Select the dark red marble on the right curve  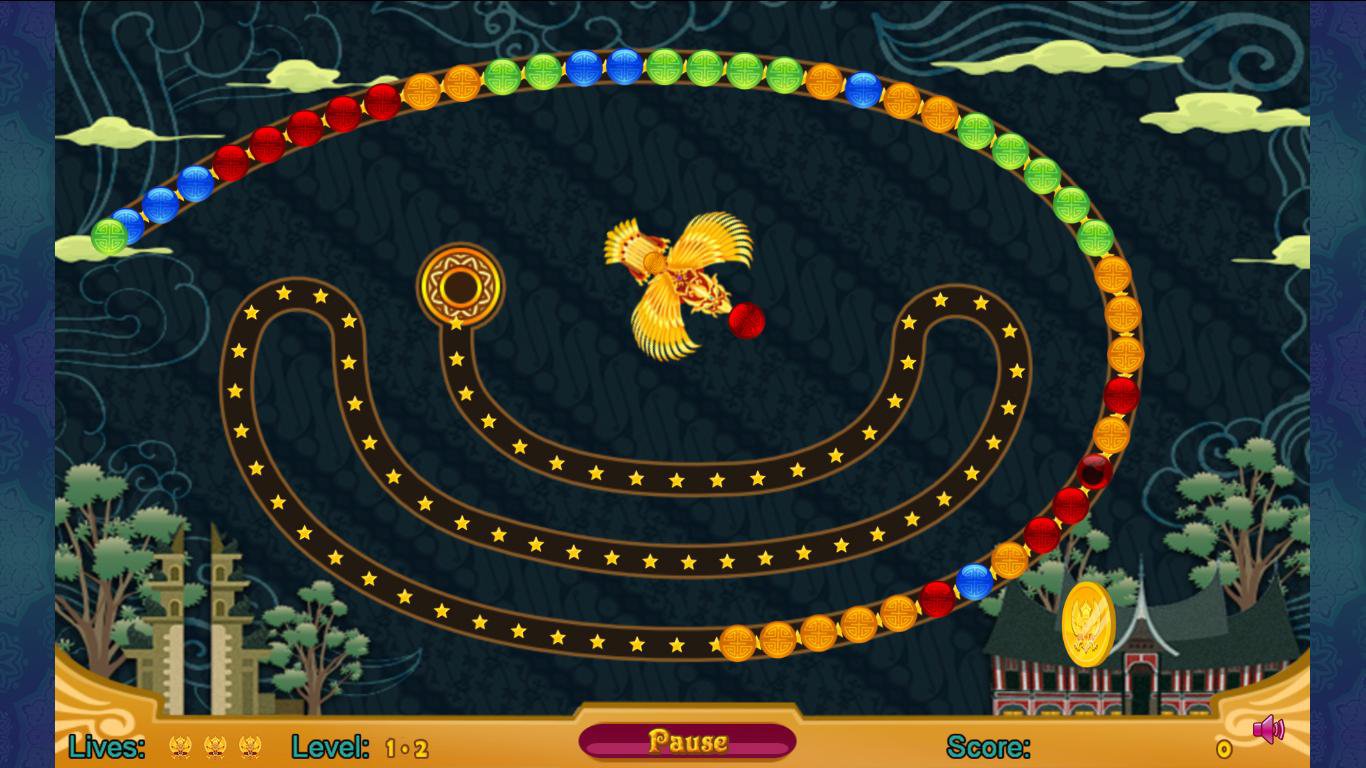click(1096, 472)
